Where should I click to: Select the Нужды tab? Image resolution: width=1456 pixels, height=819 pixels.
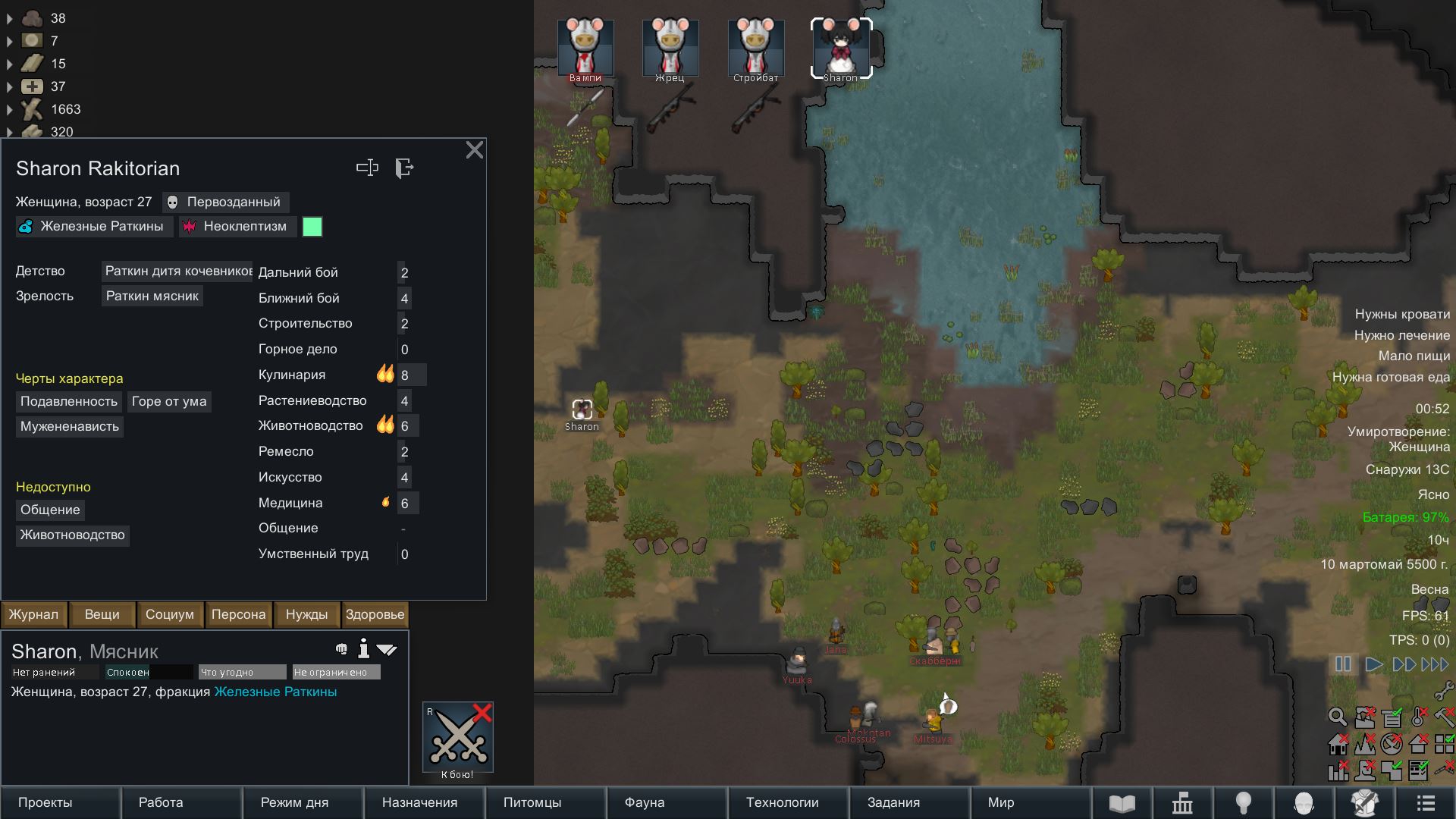306,614
